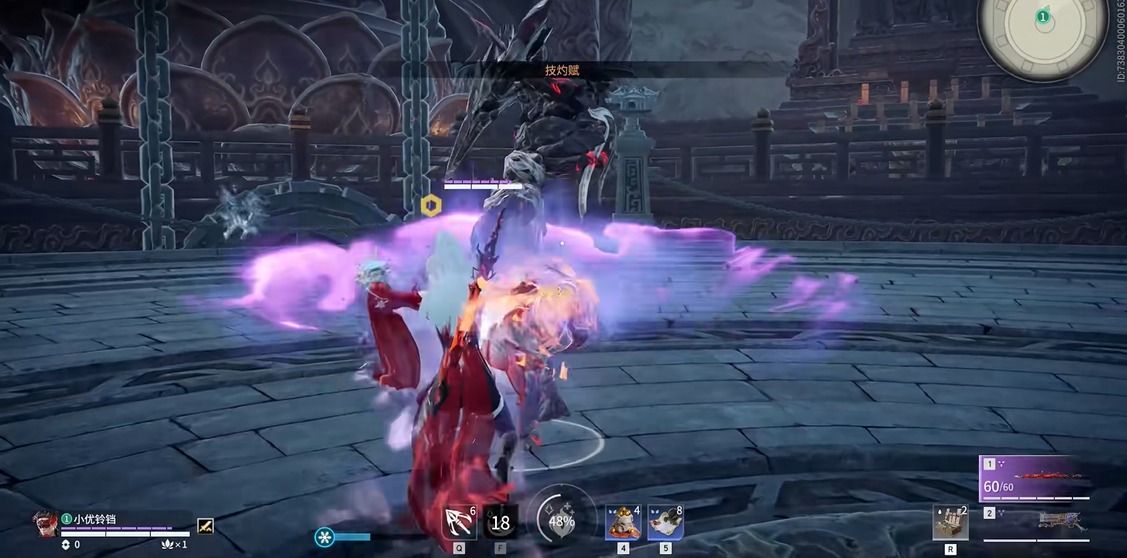
Task: Activate the grappling hook skill icon
Action: pos(460,522)
